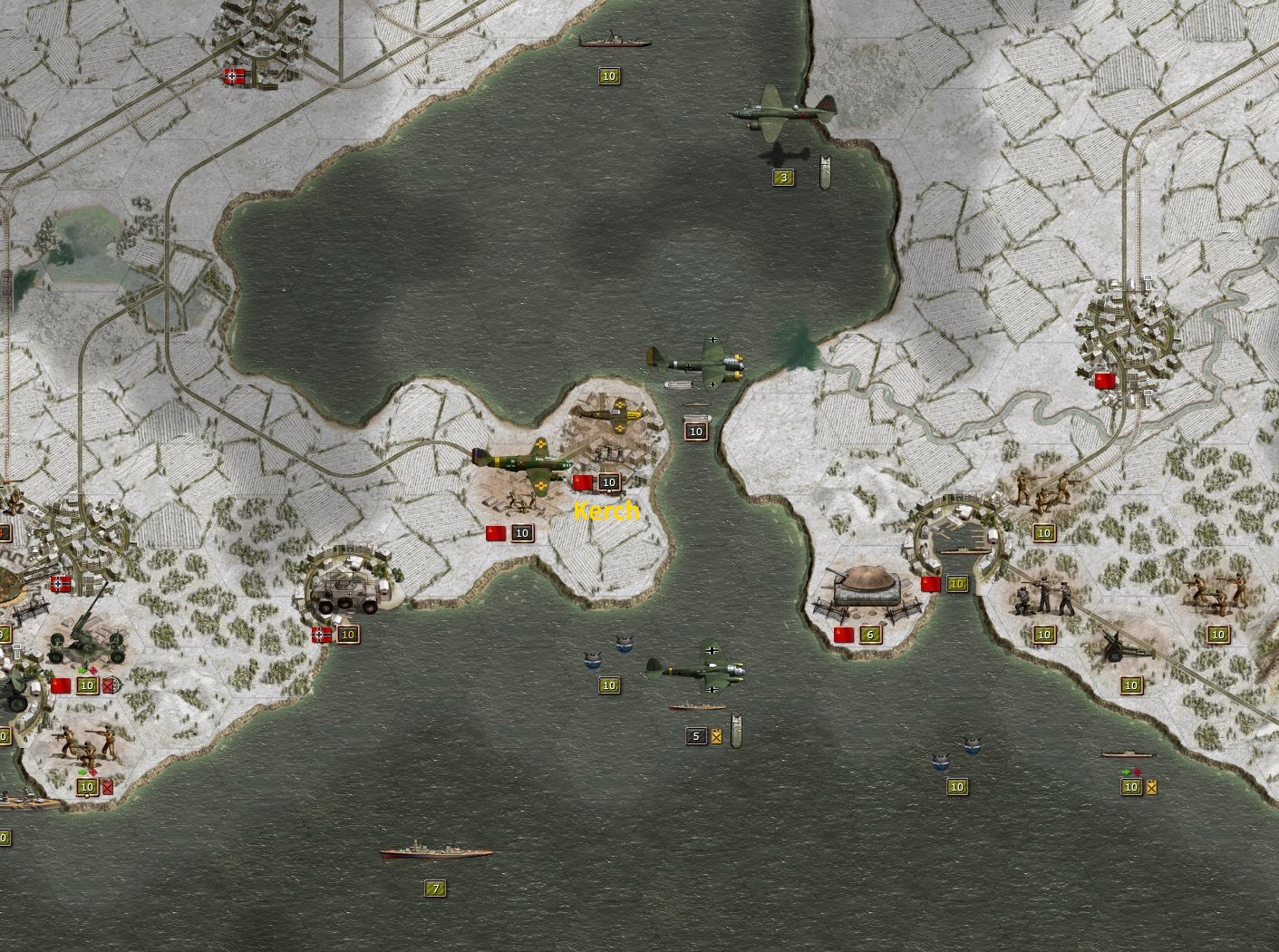The image size is (1279, 952).
Task: Click the strength 6 badge by the coastal bunker
Action: coord(871,634)
